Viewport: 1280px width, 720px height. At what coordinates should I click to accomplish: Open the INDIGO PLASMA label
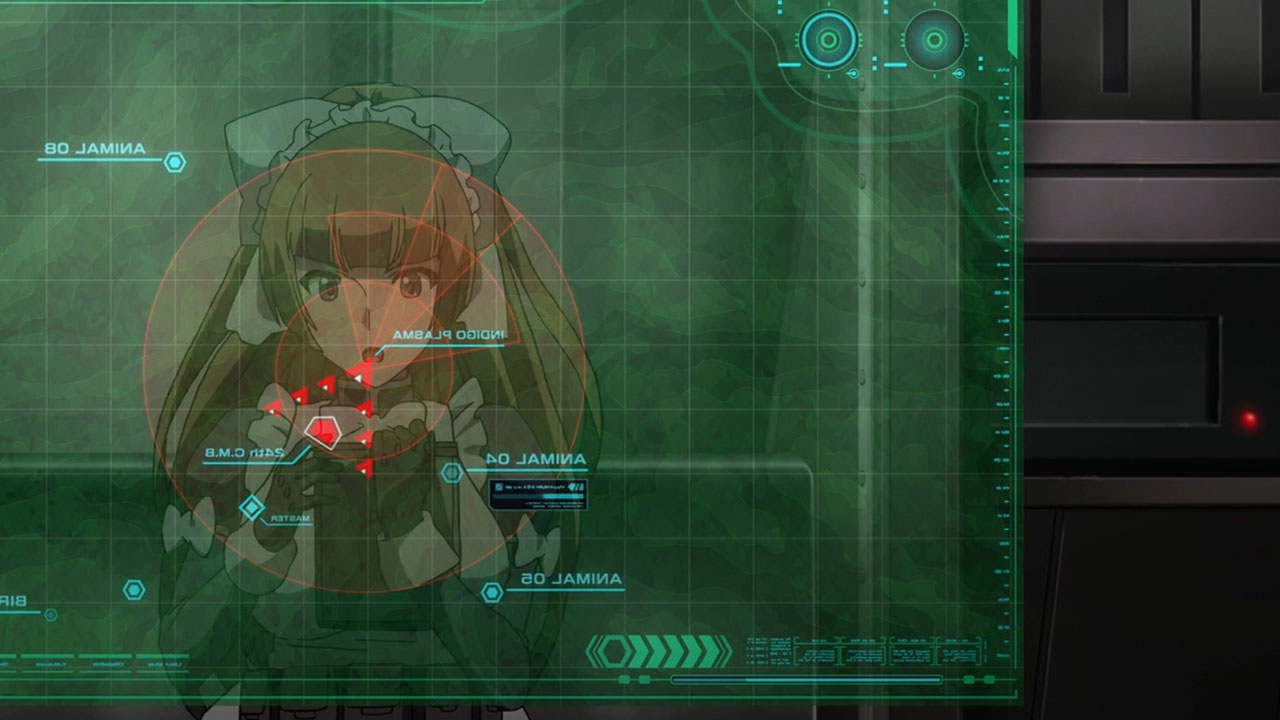449,335
